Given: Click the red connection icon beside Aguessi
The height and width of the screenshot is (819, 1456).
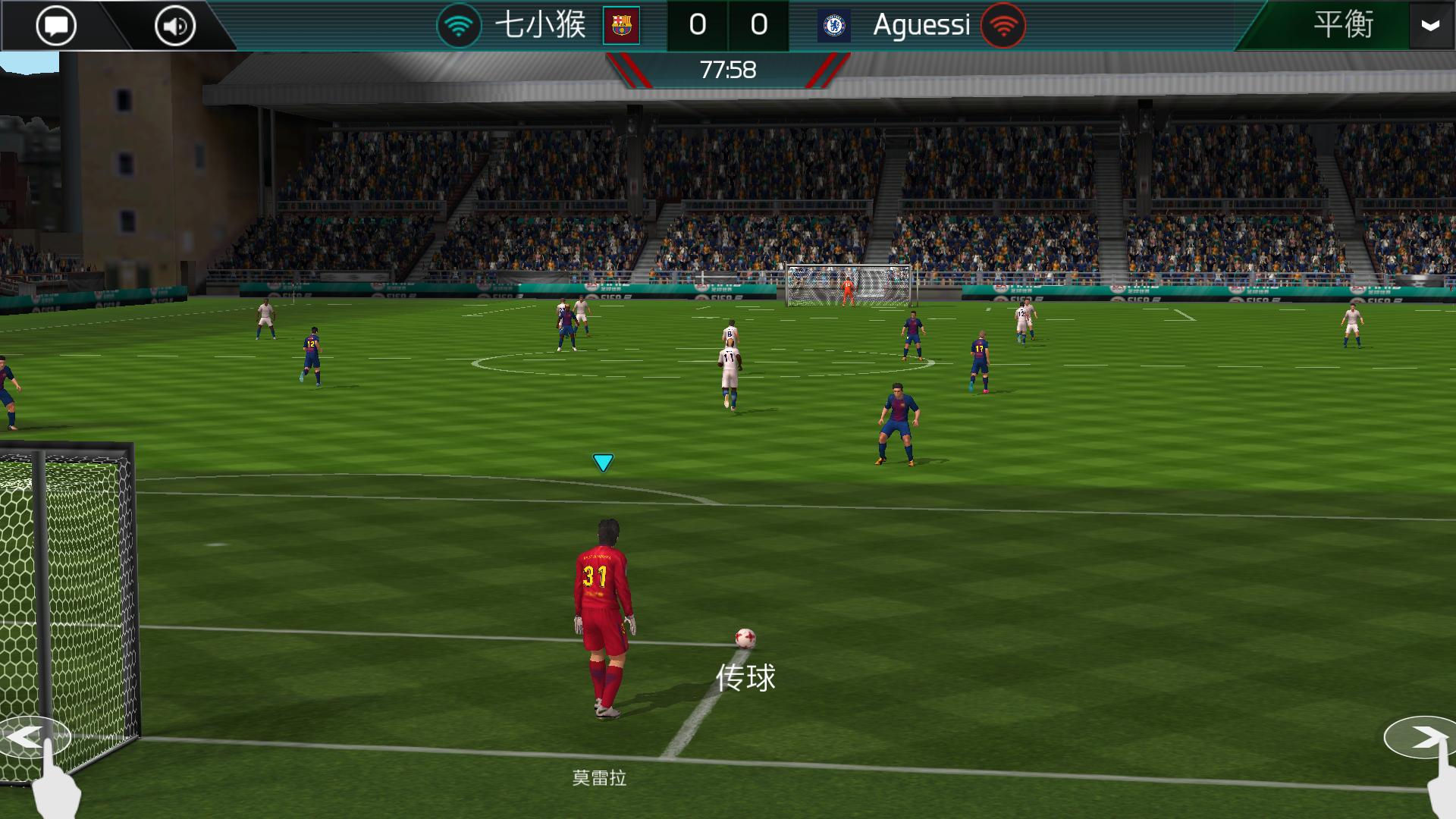Looking at the screenshot, I should (x=1003, y=24).
